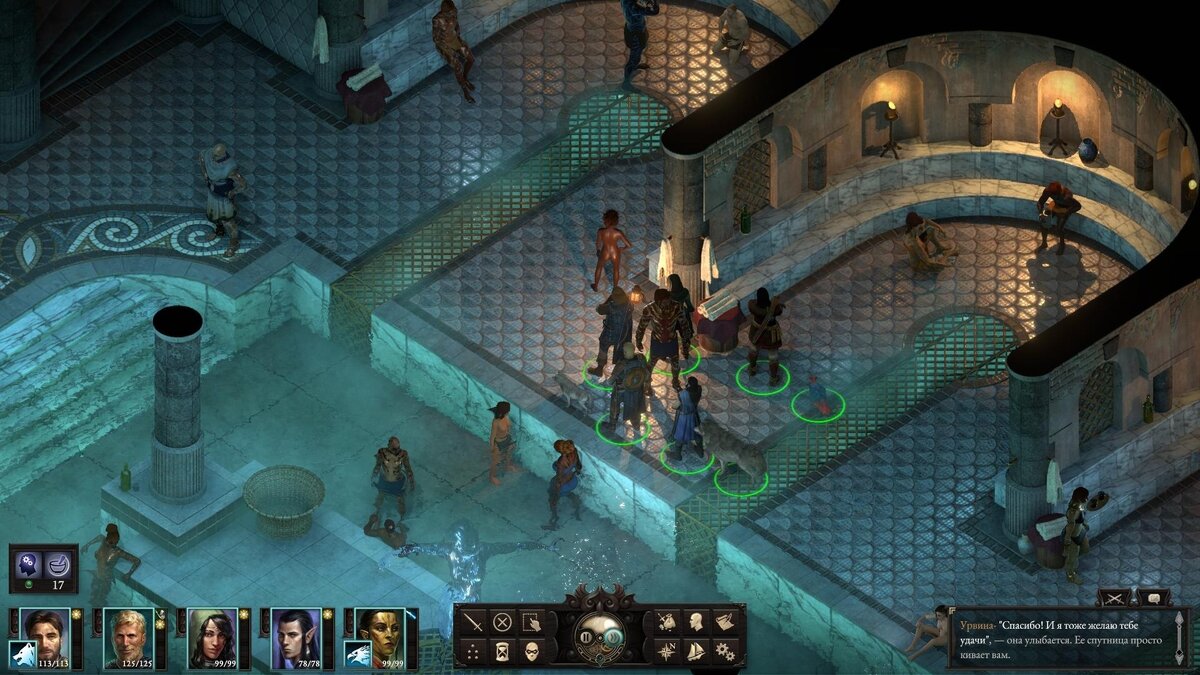Click the crossed-sword attack command button
This screenshot has width=1200, height=675.
(x=474, y=621)
